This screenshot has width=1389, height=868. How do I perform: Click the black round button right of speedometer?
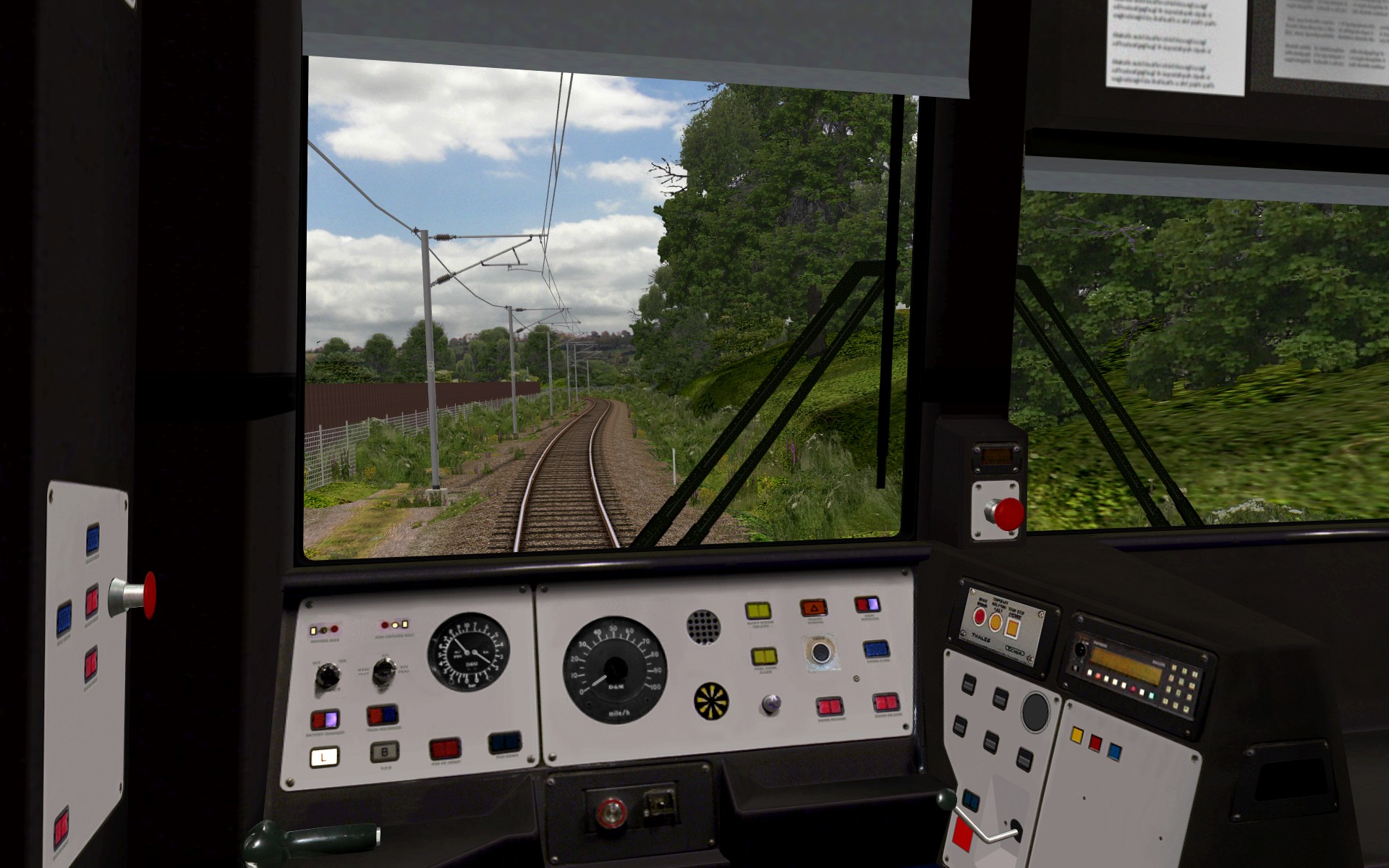(820, 652)
